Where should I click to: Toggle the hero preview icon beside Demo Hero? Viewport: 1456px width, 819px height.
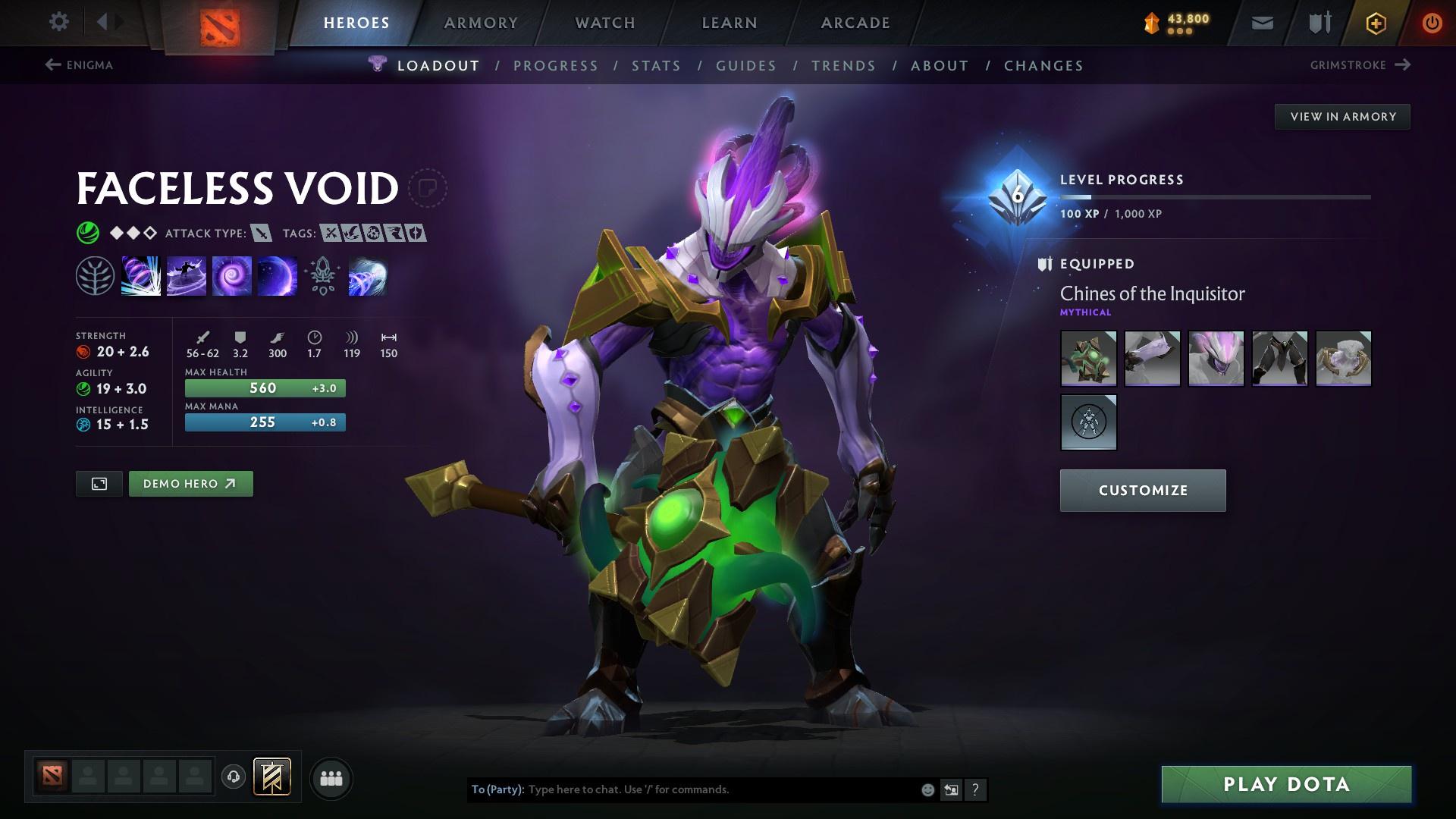[x=99, y=483]
